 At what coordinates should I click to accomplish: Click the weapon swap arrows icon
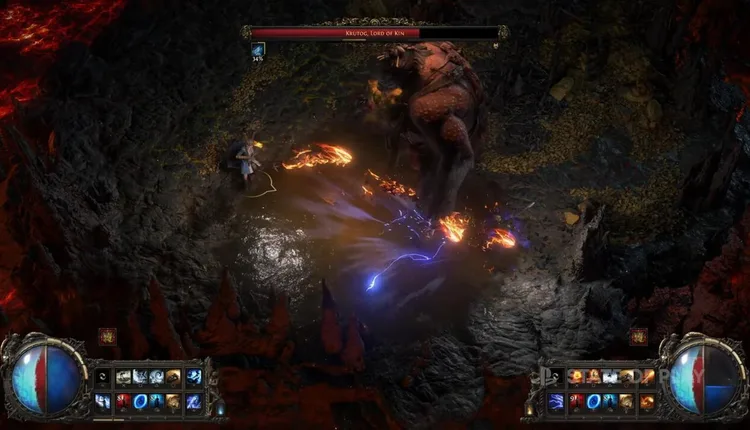[102, 378]
